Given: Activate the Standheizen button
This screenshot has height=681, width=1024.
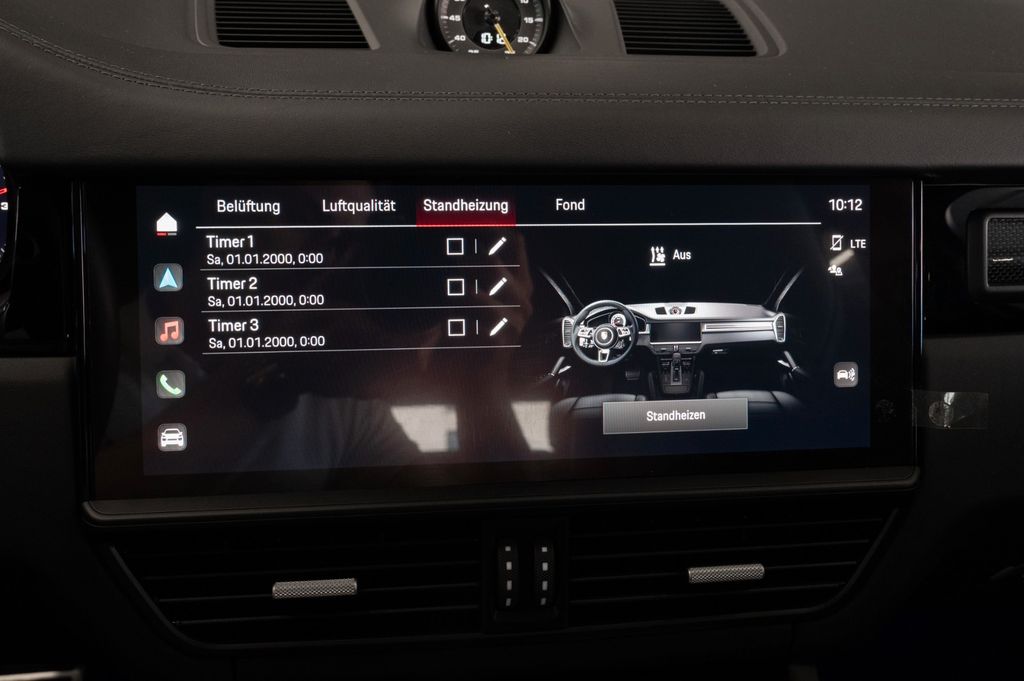Looking at the screenshot, I should (x=675, y=415).
